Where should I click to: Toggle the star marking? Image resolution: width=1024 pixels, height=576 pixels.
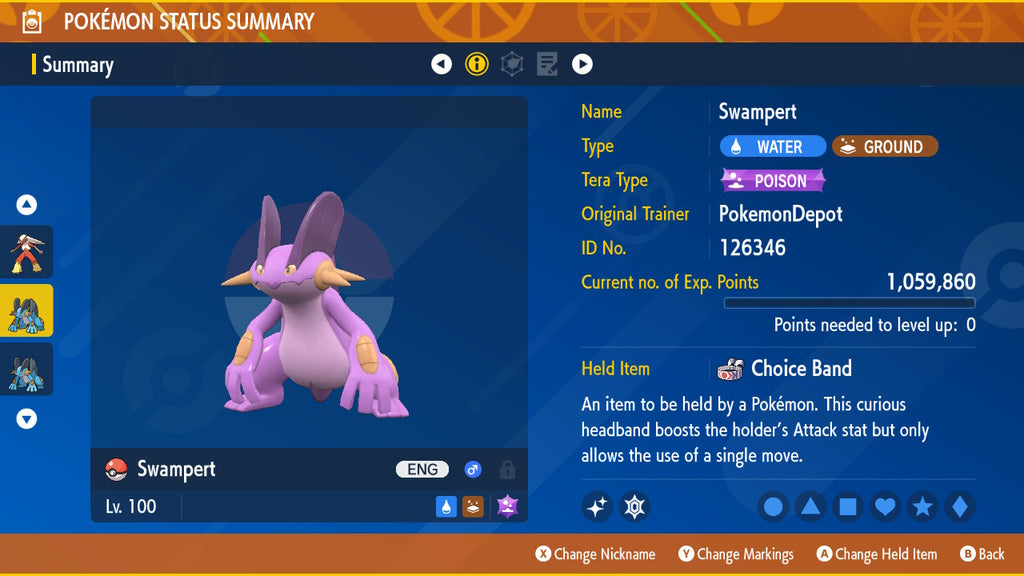[922, 507]
